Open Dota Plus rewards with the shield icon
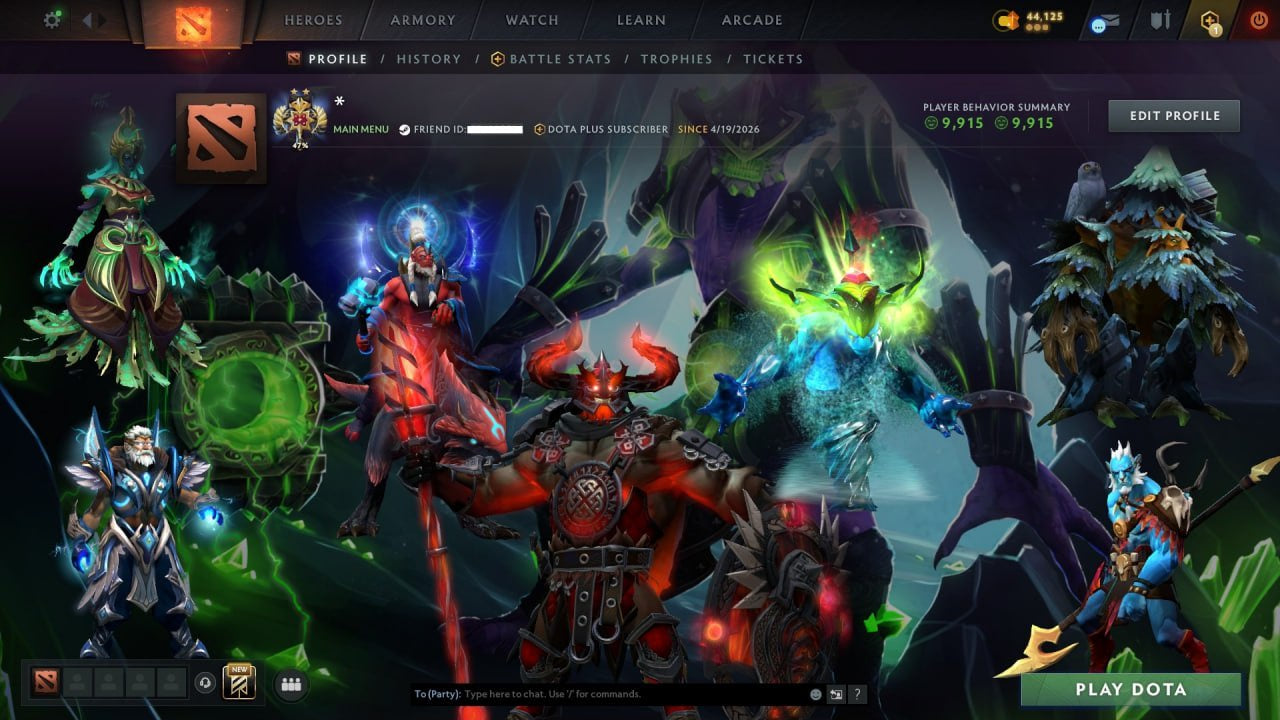 [1162, 18]
